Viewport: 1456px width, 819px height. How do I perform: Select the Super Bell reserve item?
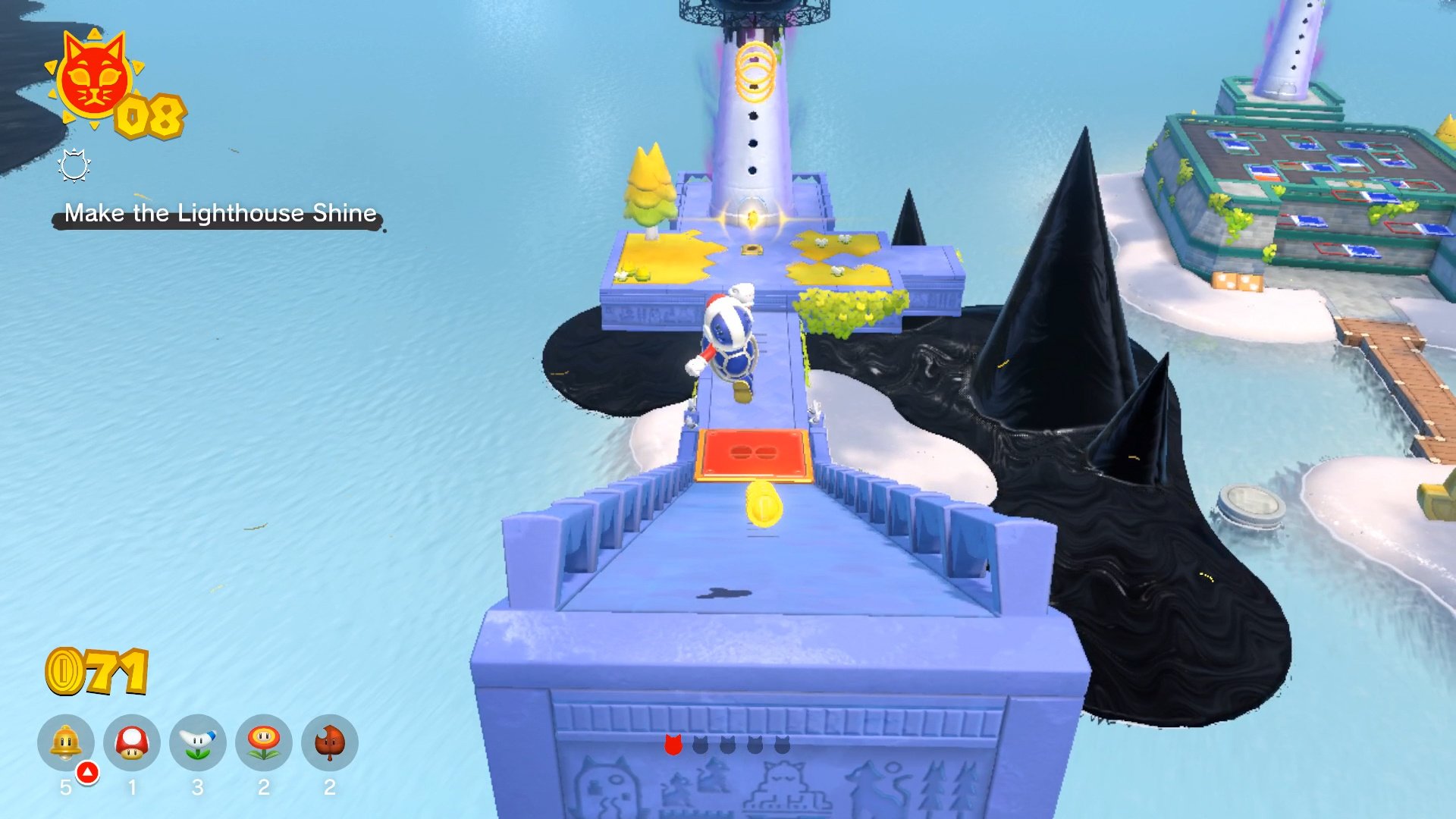(66, 742)
